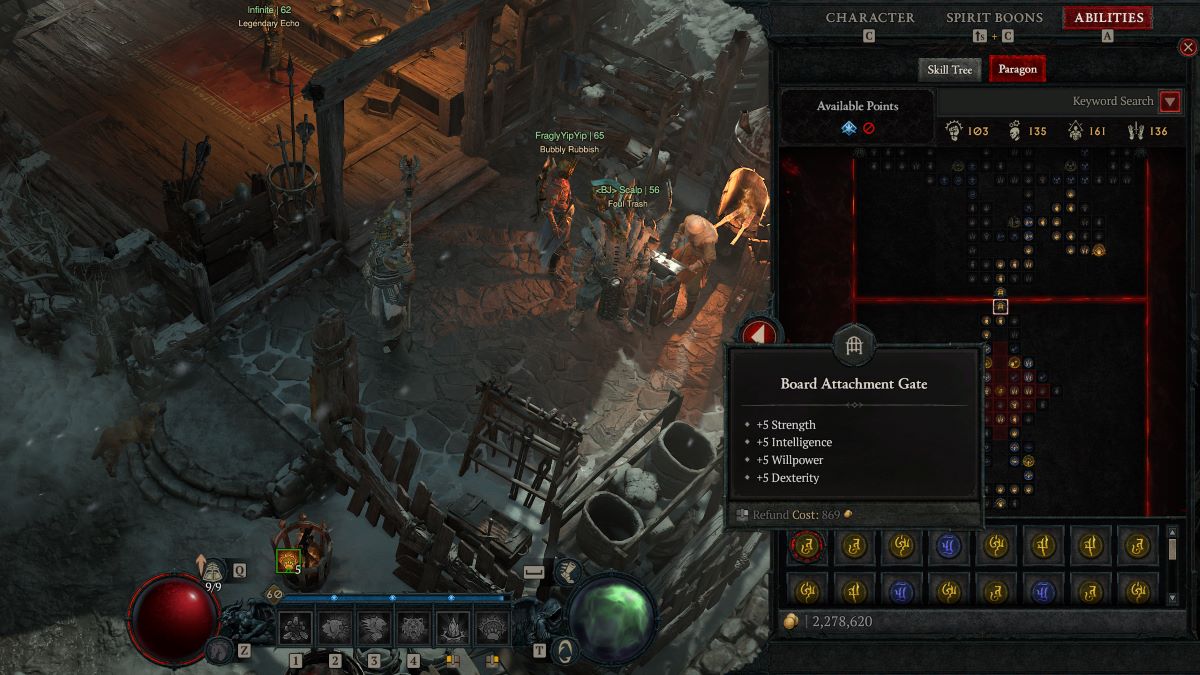Activate the skill in hotbar slot 1
The image size is (1200, 675).
295,627
